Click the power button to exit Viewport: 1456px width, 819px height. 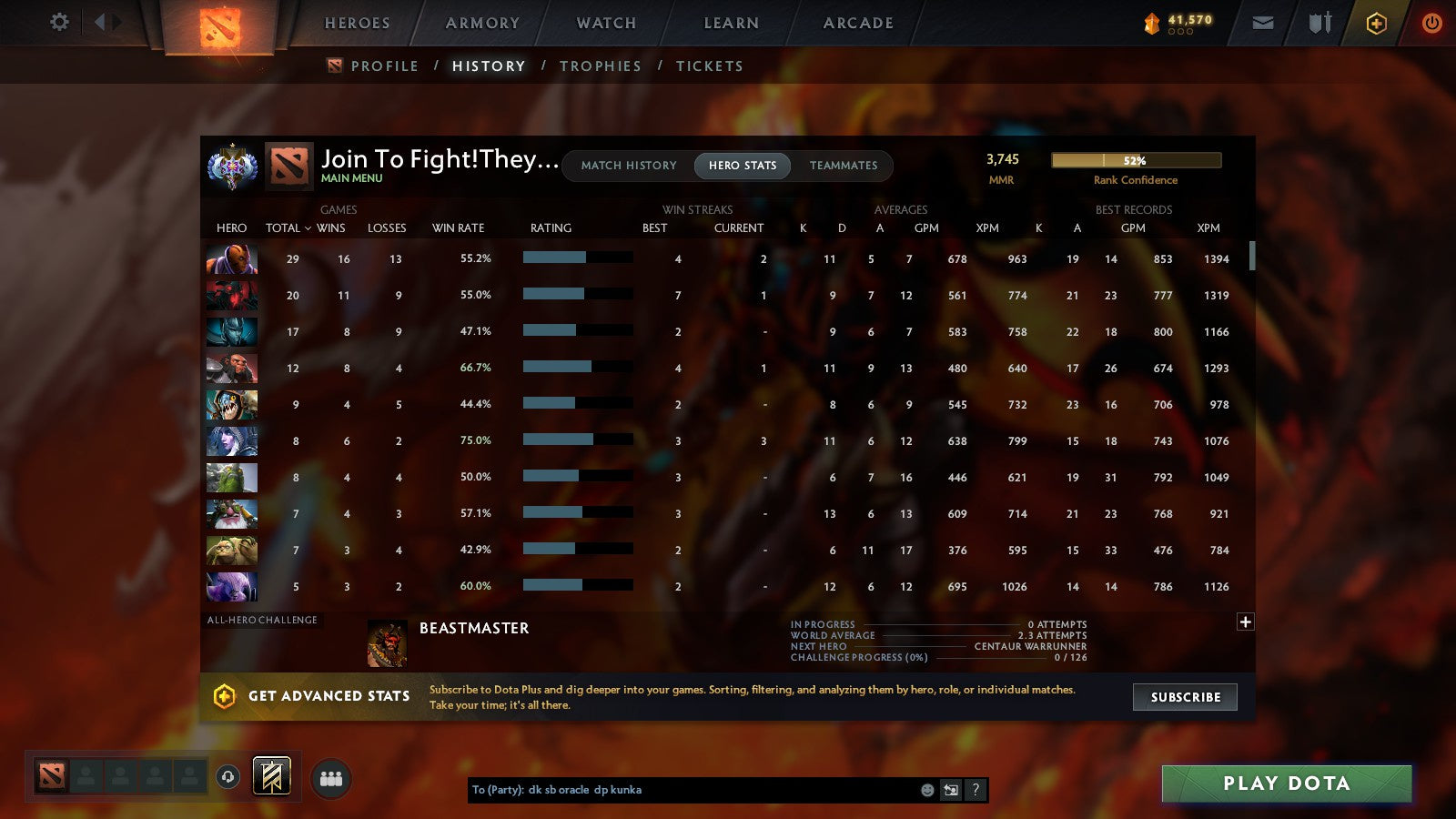[x=1431, y=23]
